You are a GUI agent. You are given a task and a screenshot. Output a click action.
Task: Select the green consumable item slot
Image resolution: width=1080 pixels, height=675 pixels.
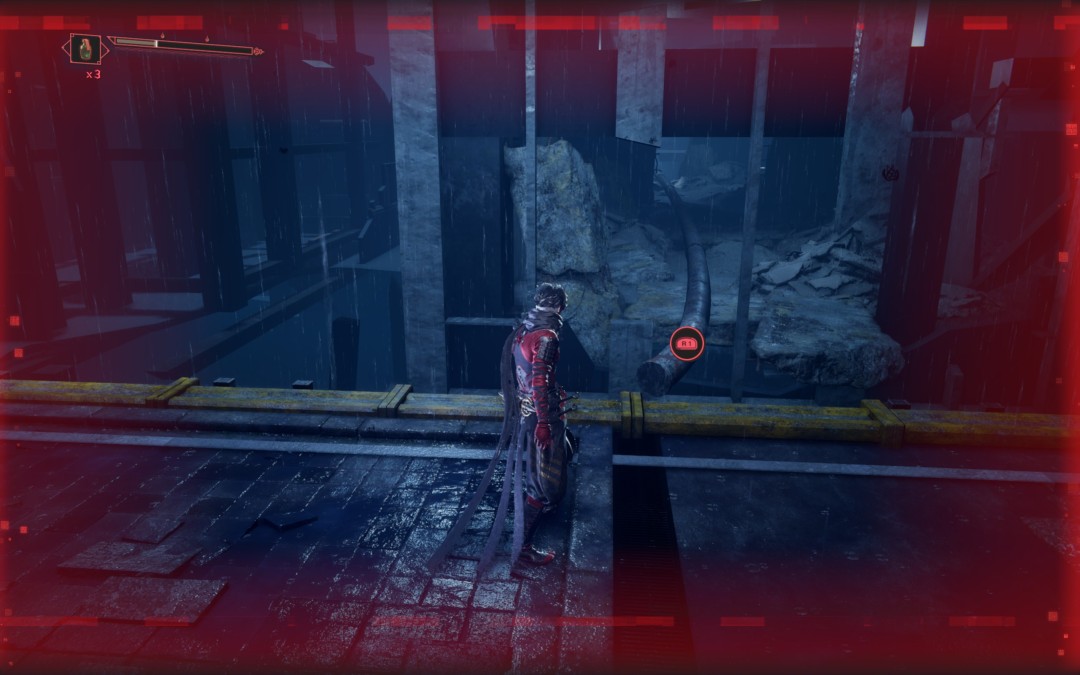(85, 48)
